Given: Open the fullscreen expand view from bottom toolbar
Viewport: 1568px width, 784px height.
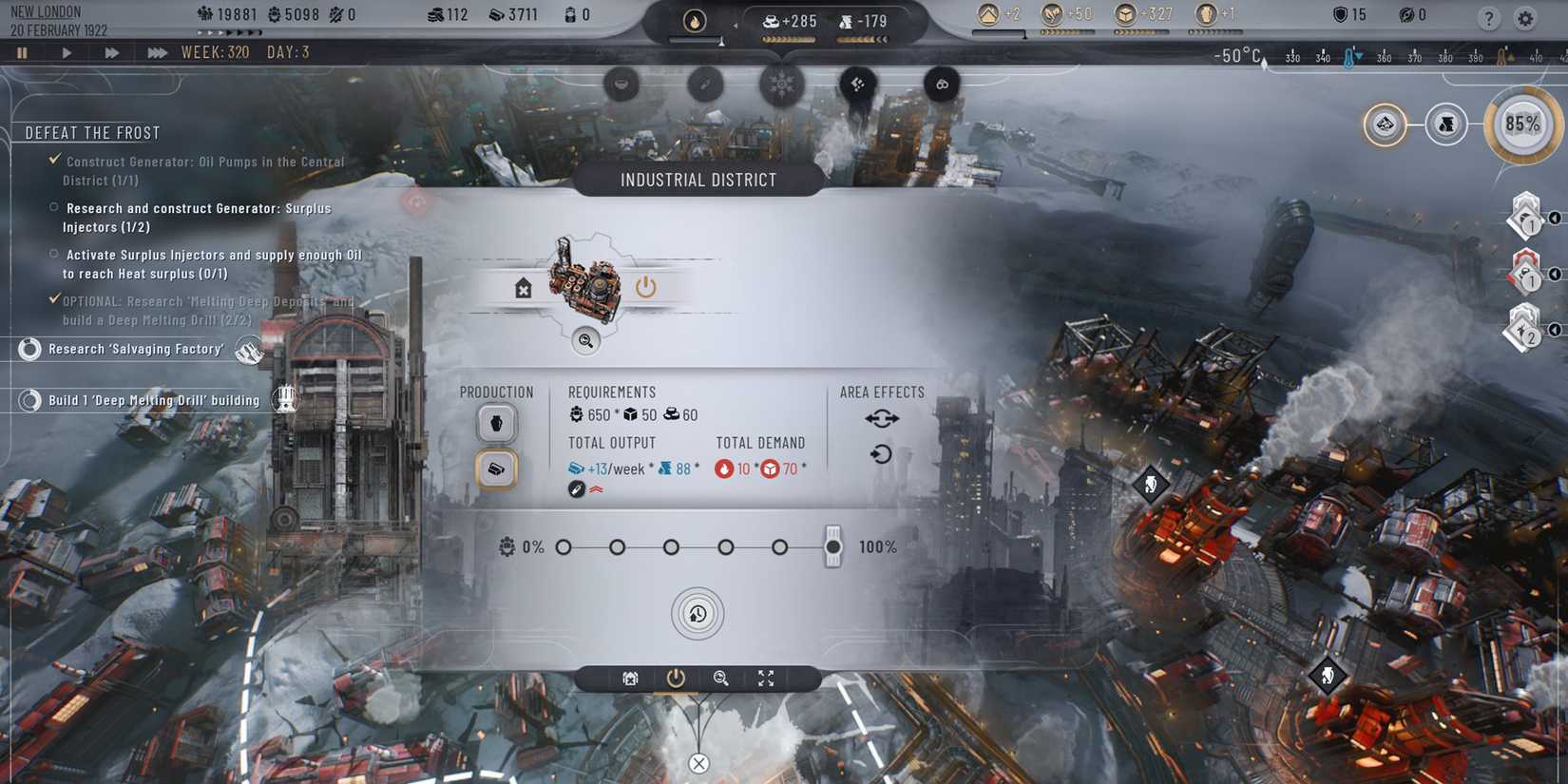Looking at the screenshot, I should click(x=766, y=679).
